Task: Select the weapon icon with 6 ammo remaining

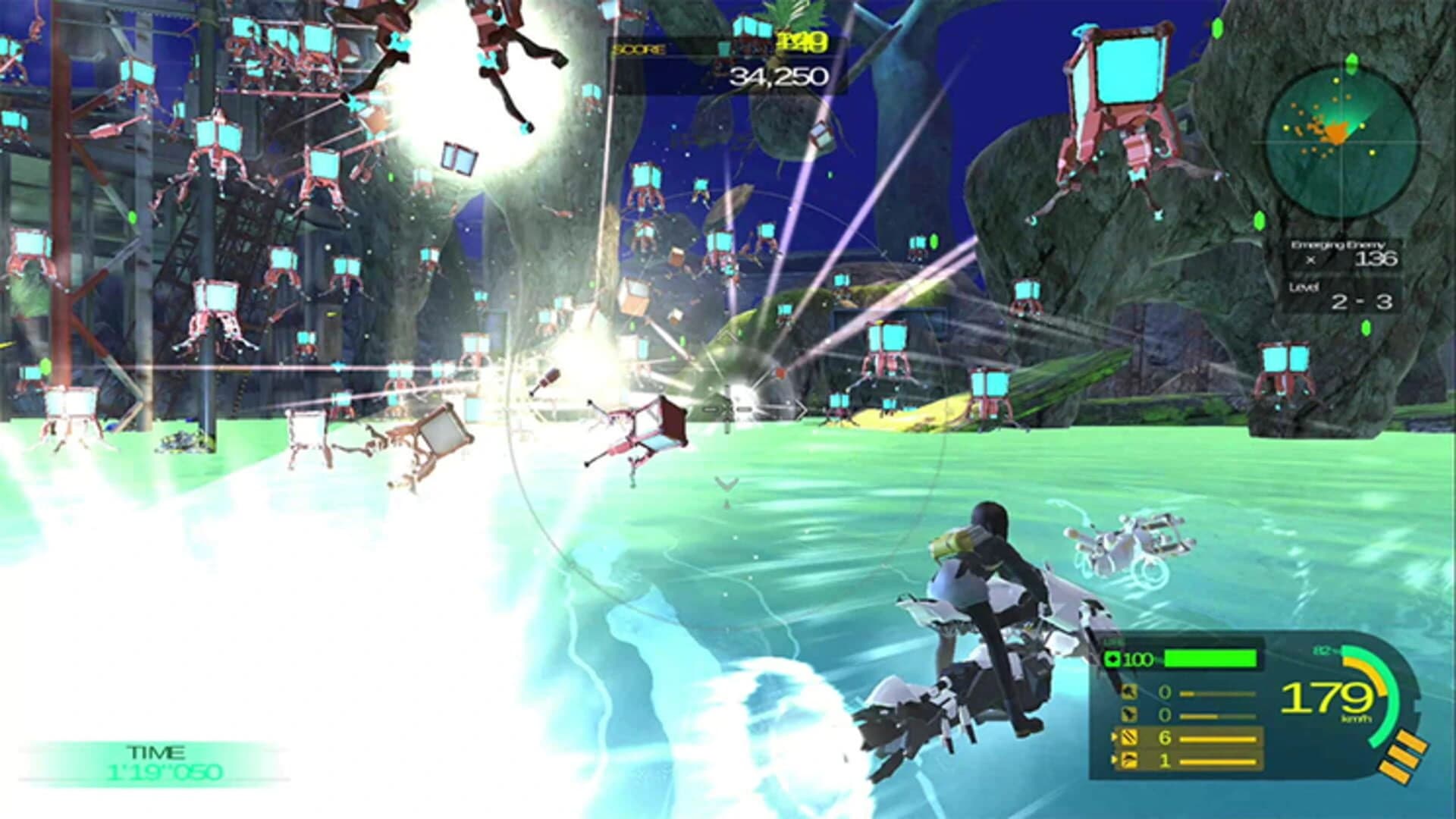Action: (x=1128, y=738)
